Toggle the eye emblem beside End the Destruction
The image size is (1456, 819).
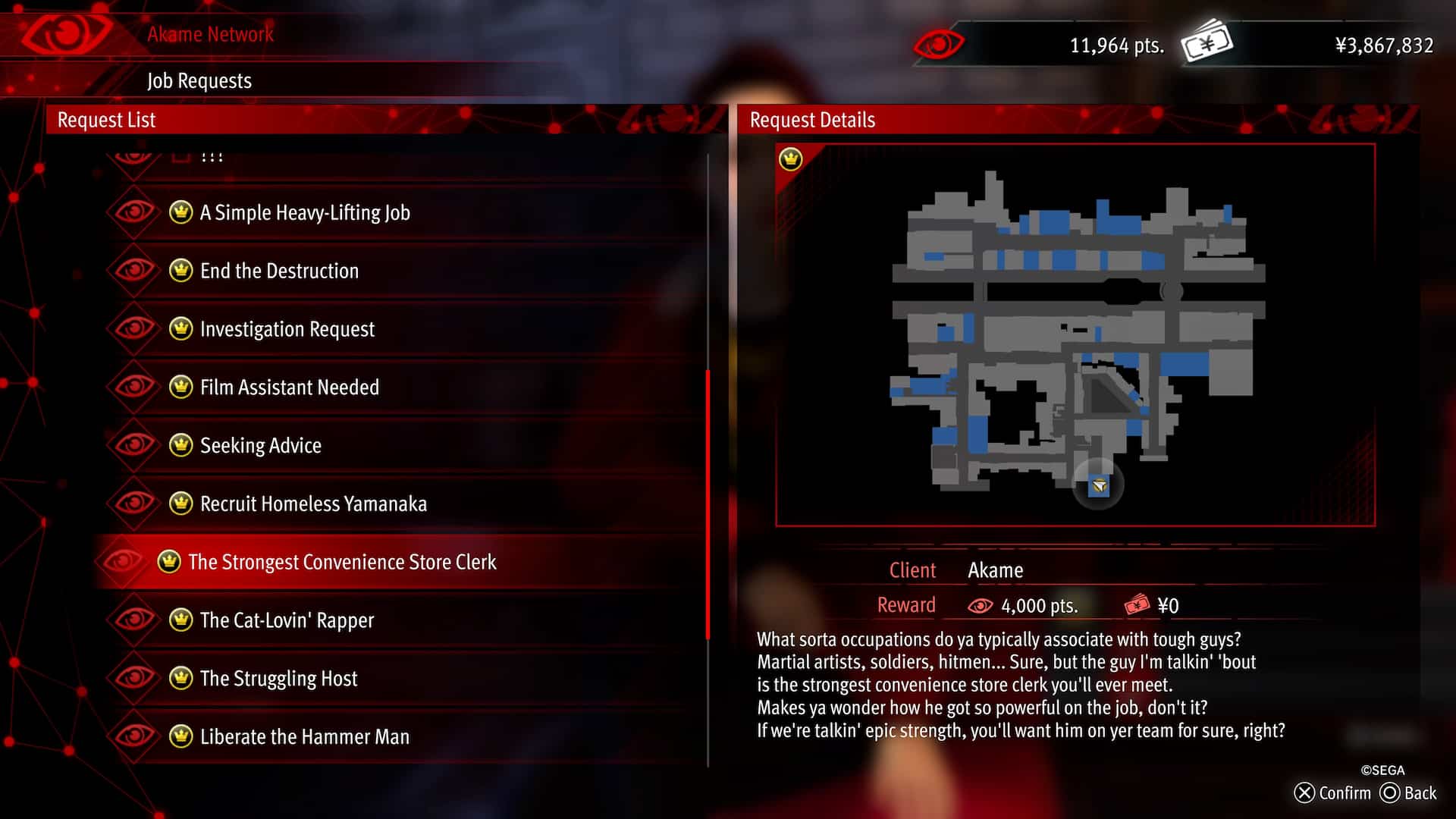tap(133, 271)
